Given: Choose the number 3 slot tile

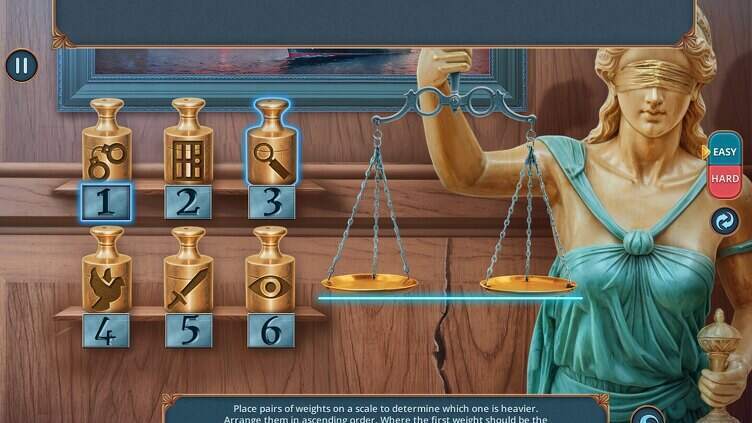Looking at the screenshot, I should [x=271, y=202].
